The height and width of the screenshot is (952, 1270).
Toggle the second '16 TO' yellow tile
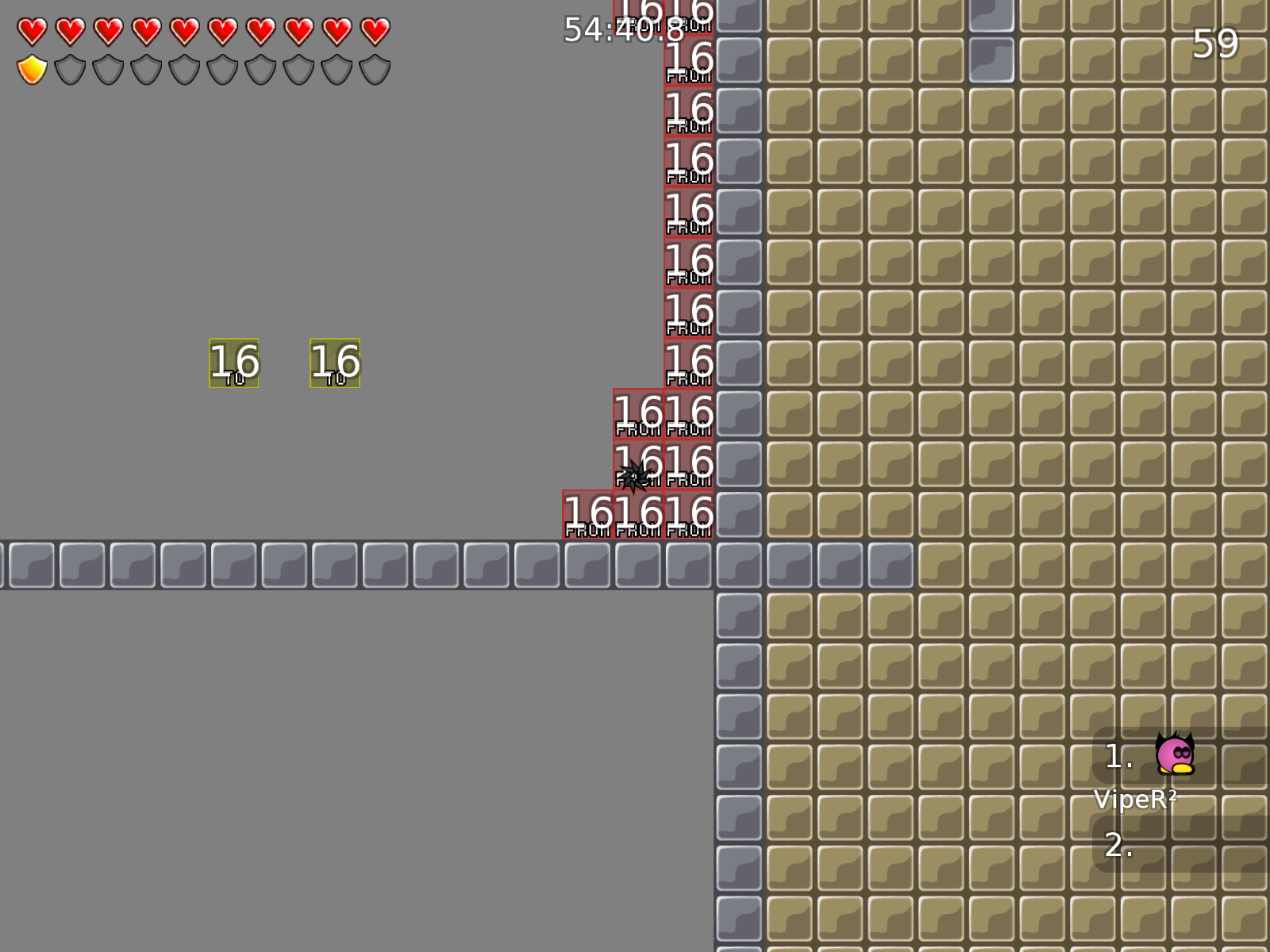point(333,363)
